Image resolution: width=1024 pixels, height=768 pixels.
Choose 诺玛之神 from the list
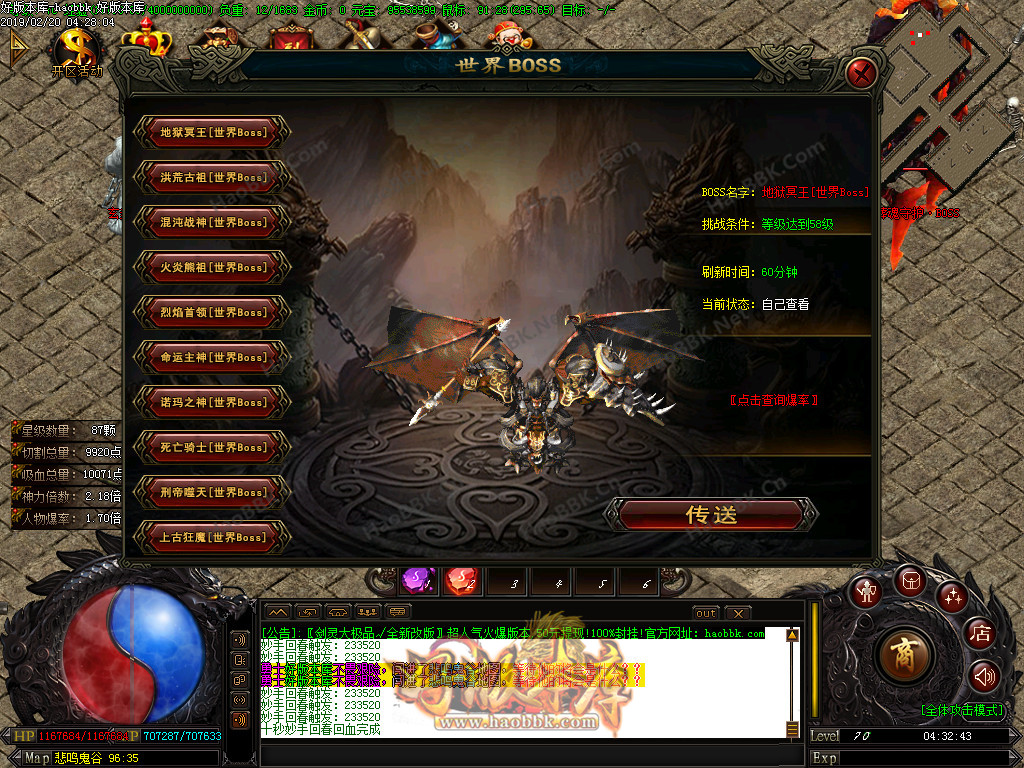(213, 402)
